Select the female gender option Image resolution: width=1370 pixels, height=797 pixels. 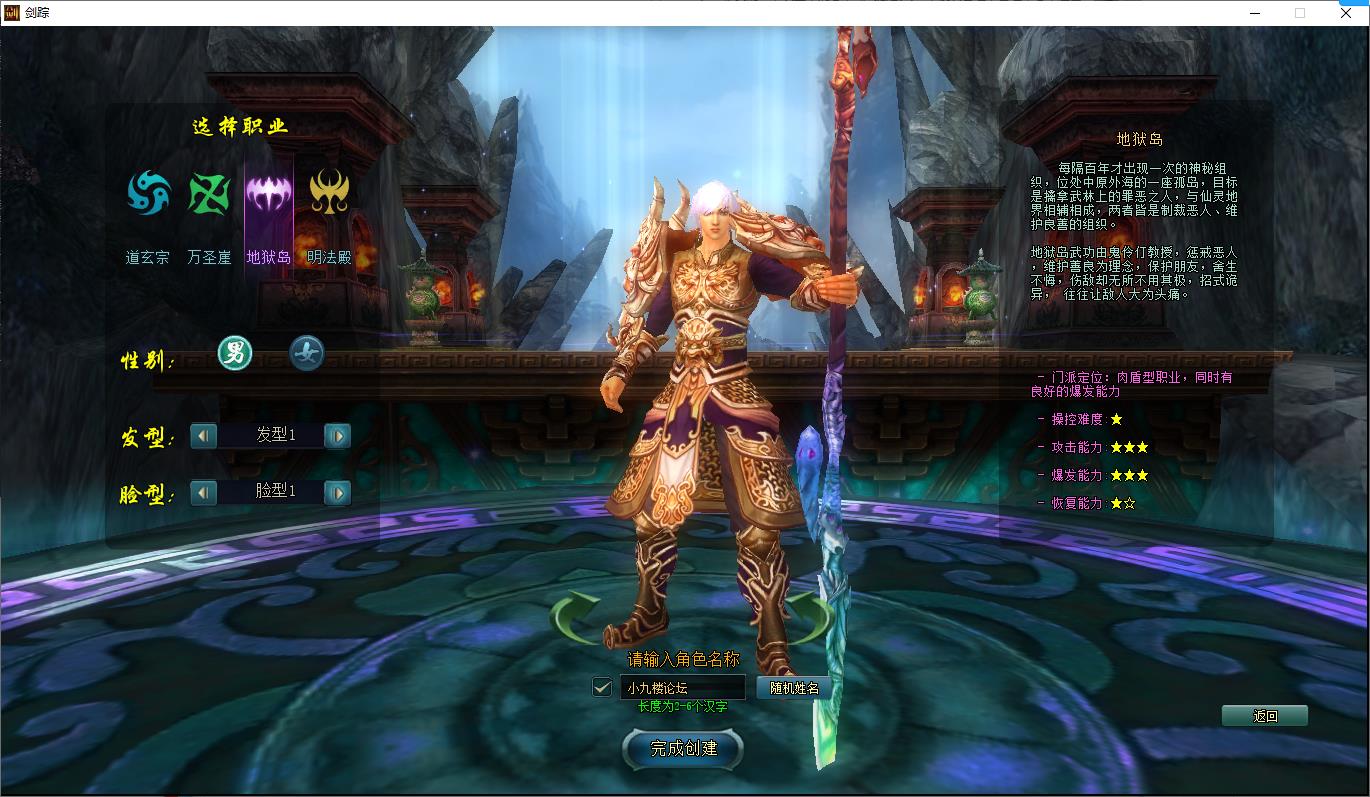(x=307, y=353)
